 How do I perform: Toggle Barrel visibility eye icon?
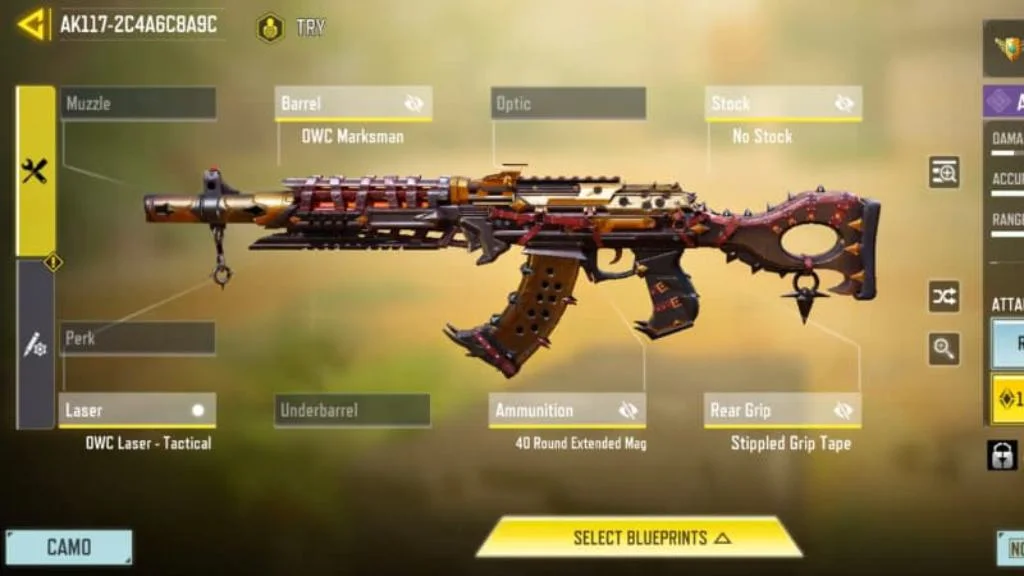click(x=414, y=103)
